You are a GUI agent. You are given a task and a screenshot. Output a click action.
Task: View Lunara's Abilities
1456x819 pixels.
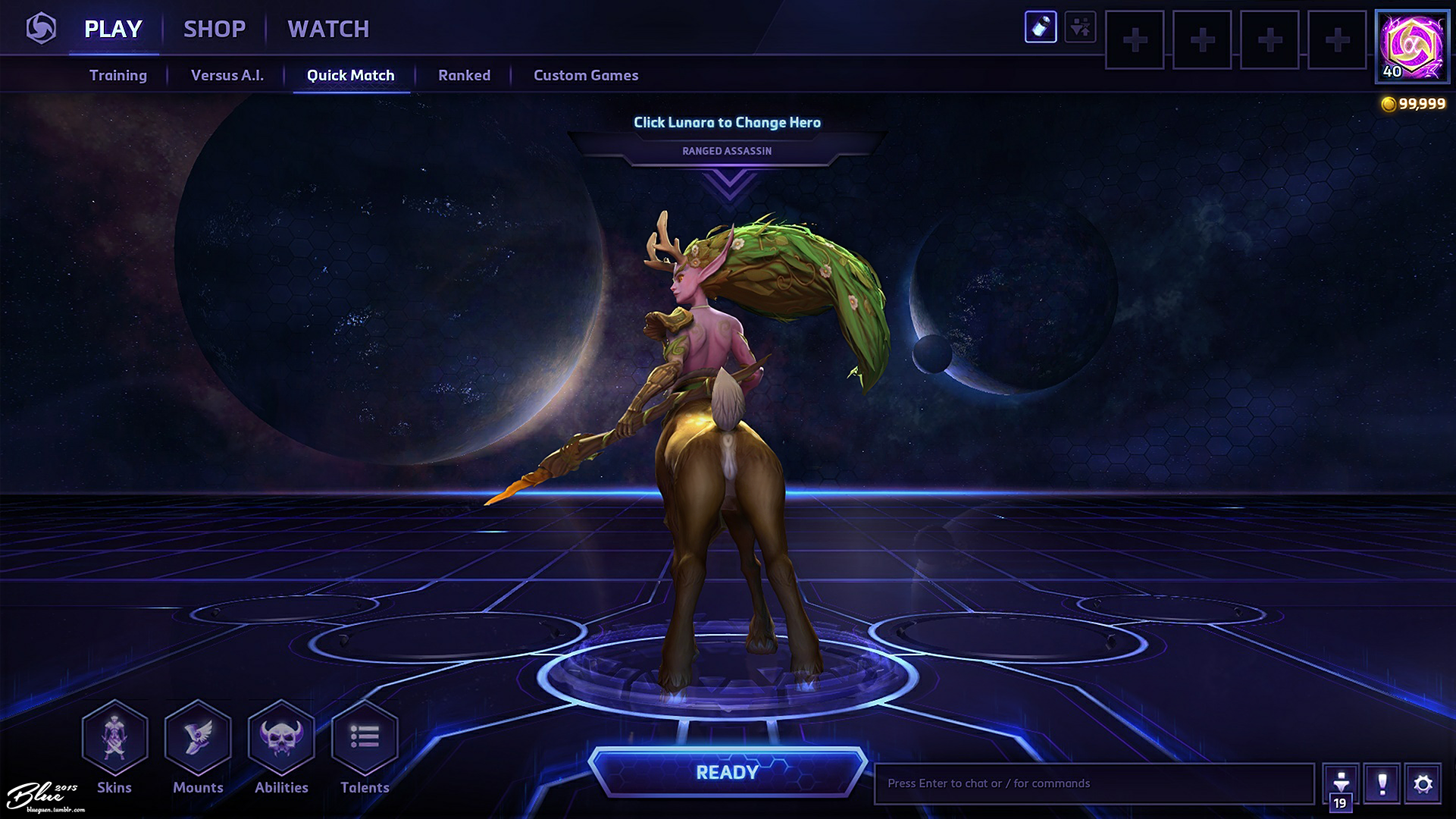281,738
